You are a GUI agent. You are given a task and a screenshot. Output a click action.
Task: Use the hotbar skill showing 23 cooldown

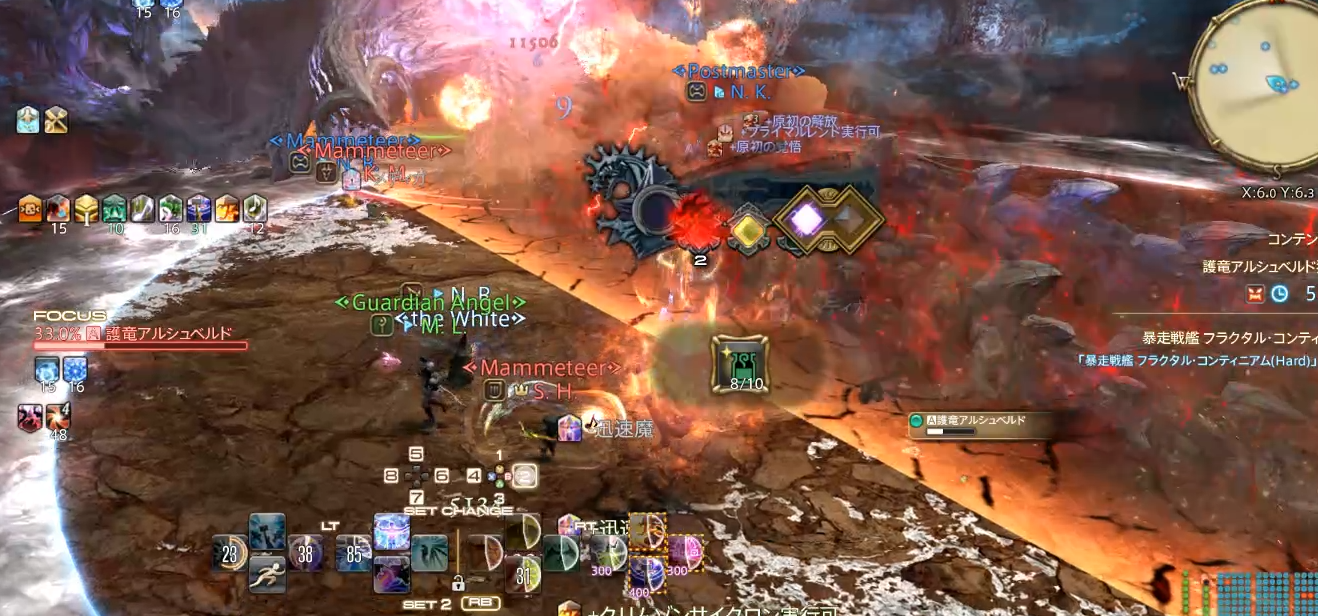(230, 552)
